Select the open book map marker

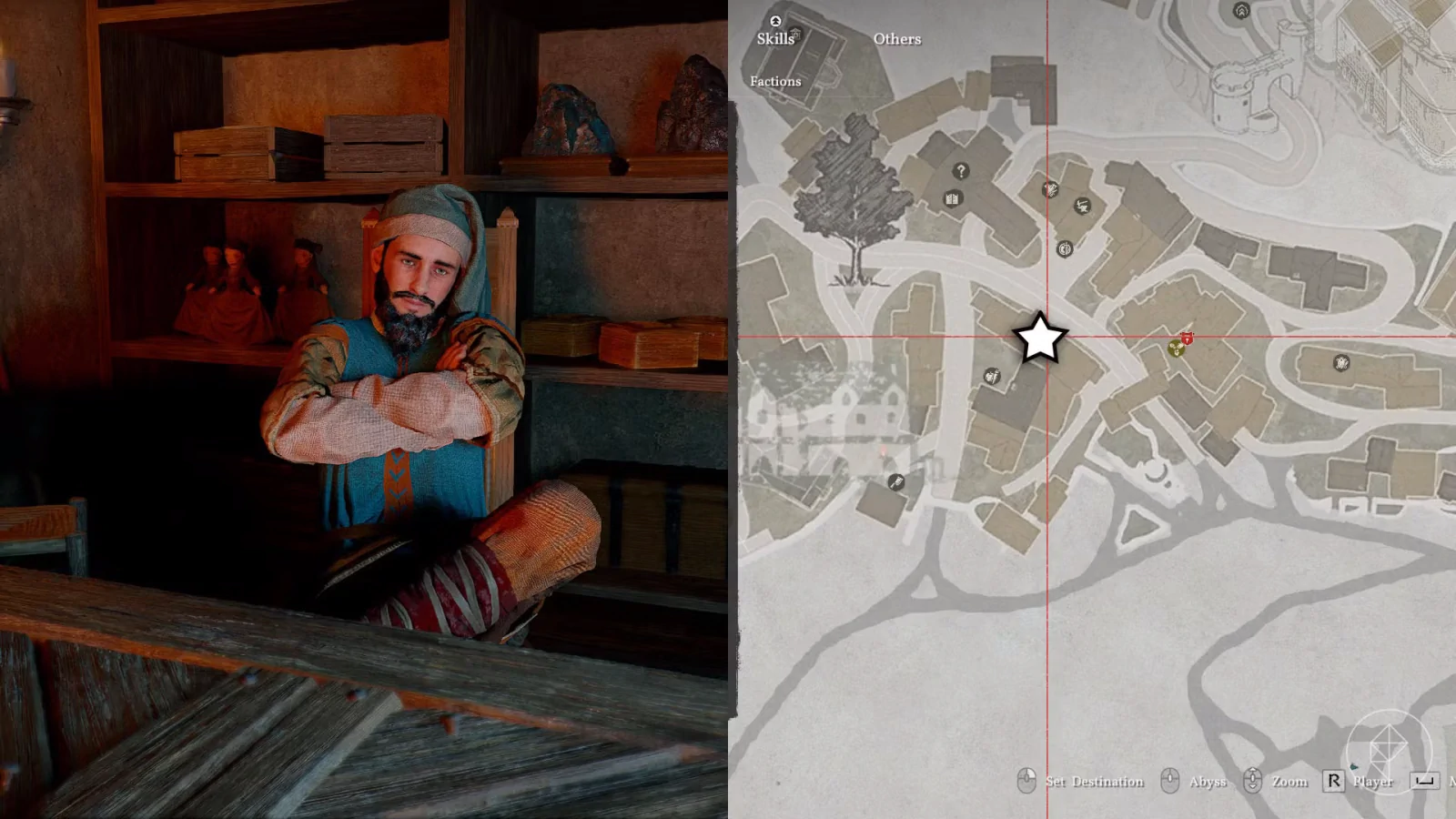pyautogui.click(x=952, y=198)
